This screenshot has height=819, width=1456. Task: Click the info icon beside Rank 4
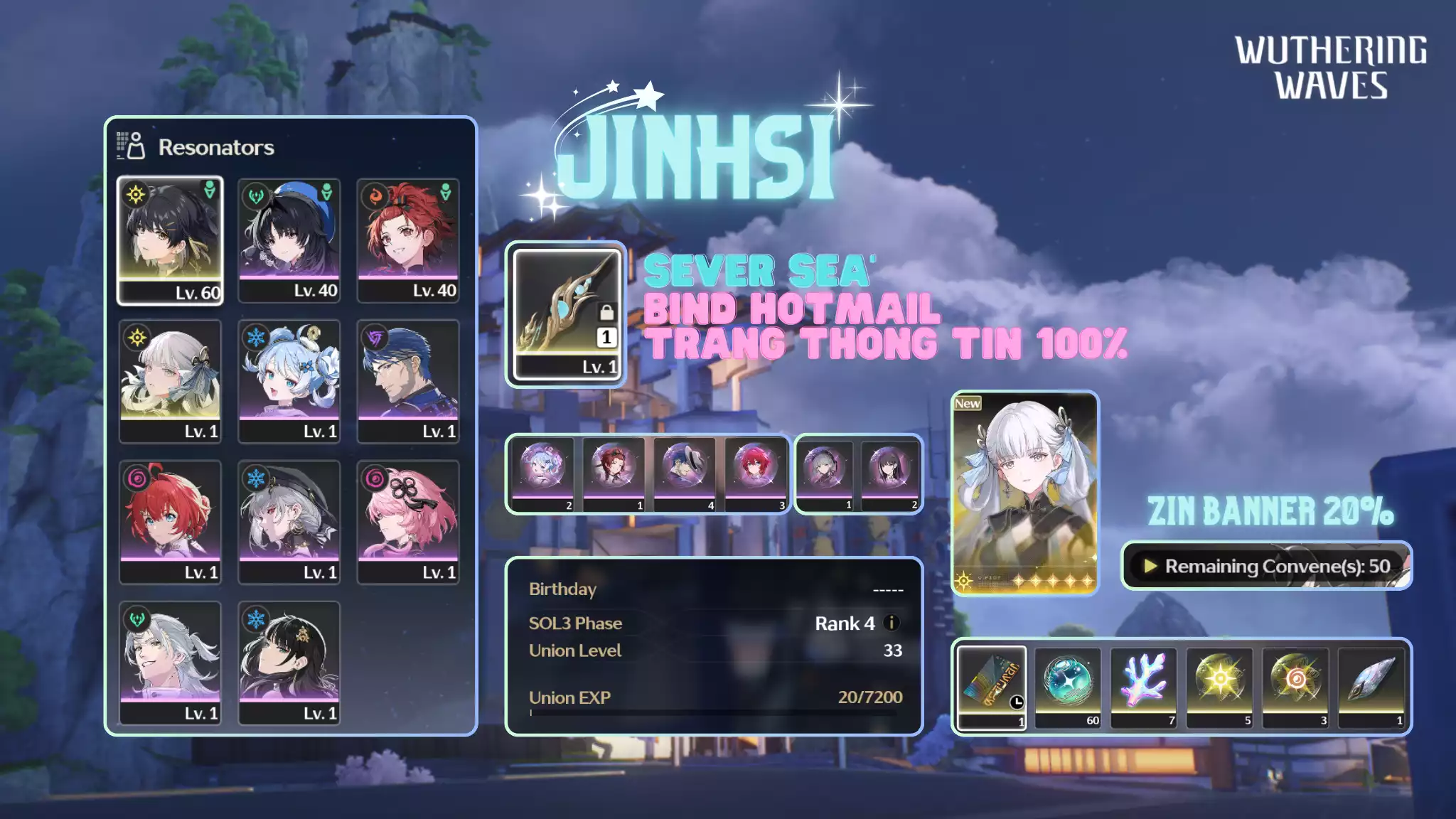point(891,623)
